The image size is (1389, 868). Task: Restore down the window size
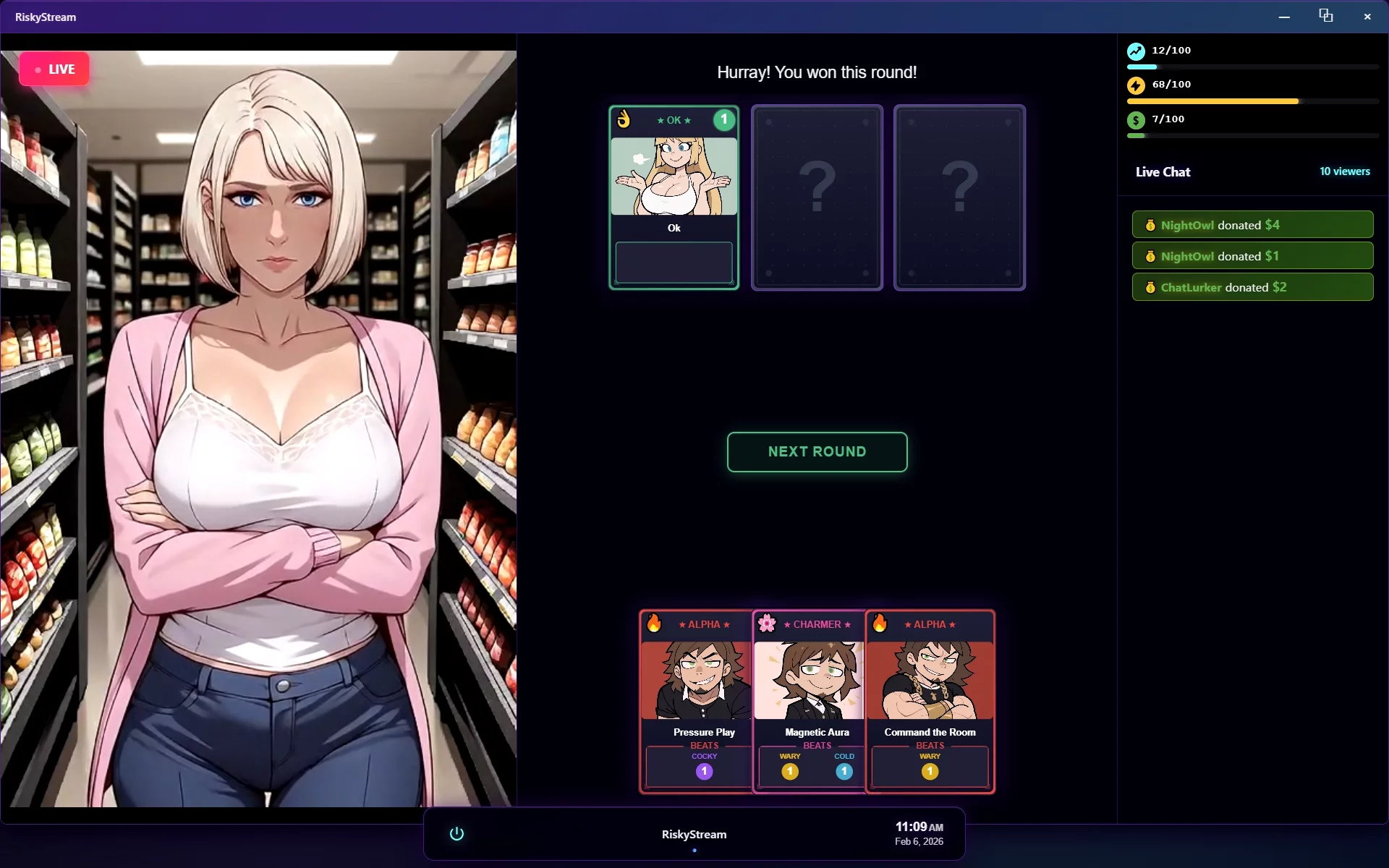tap(1325, 17)
